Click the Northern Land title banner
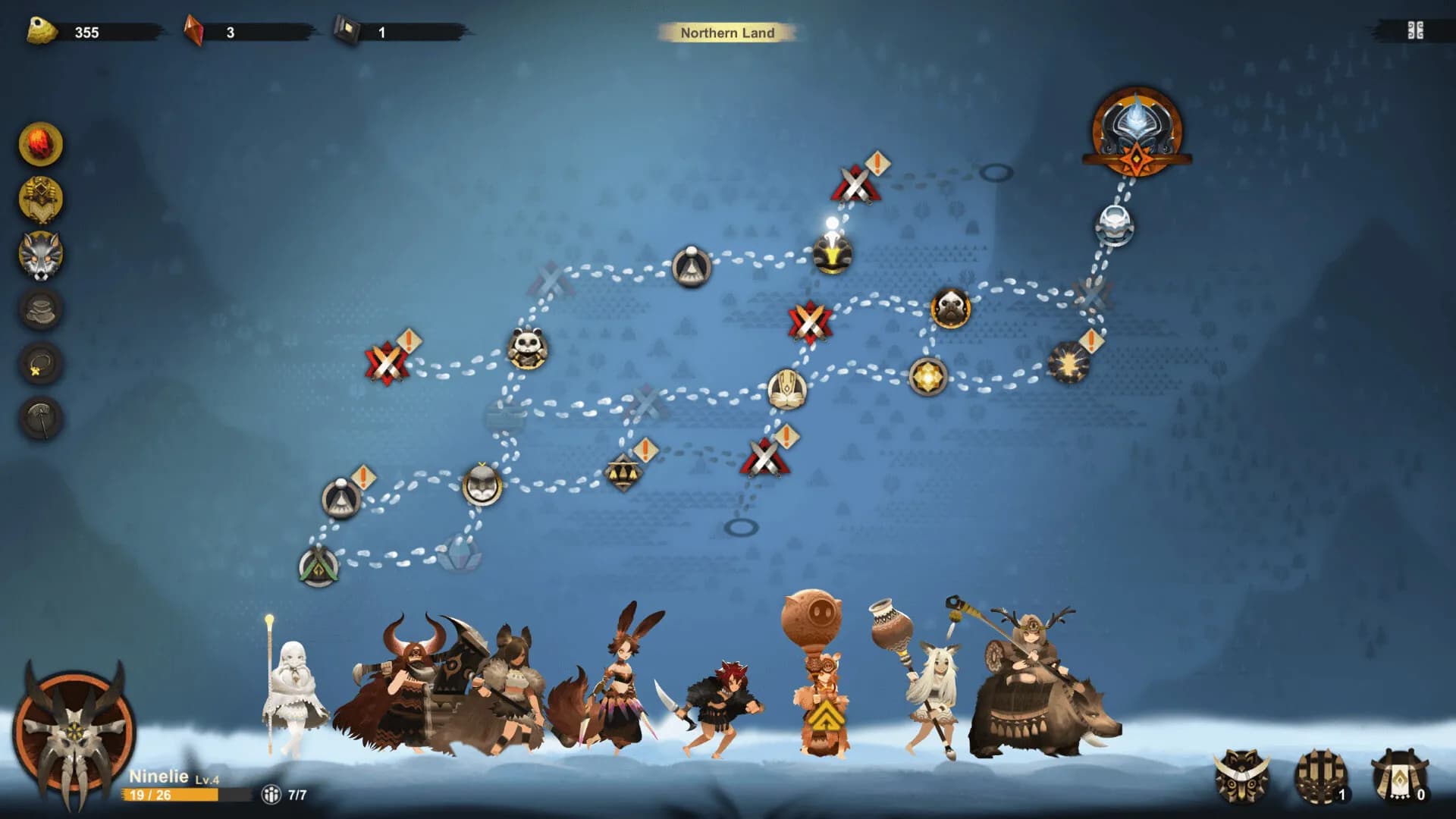This screenshot has height=819, width=1456. 727,33
